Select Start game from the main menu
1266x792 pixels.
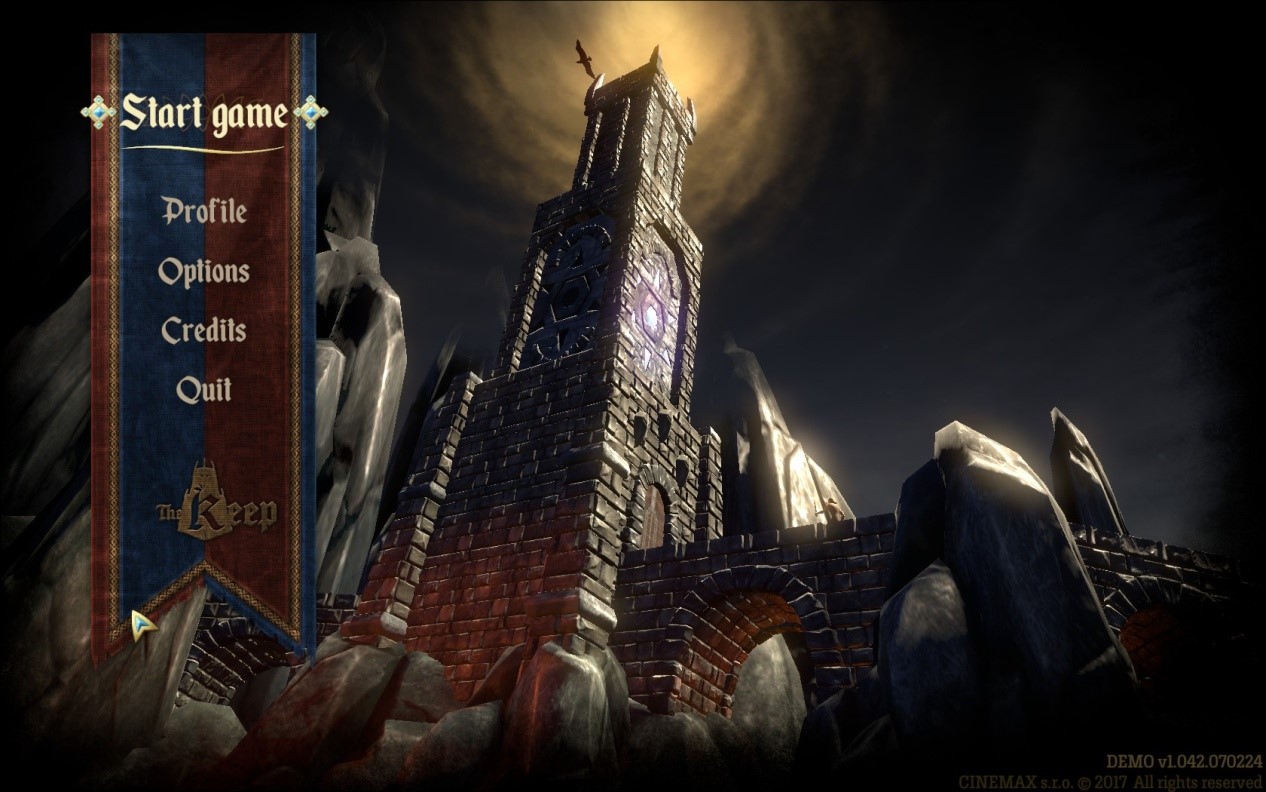point(204,114)
